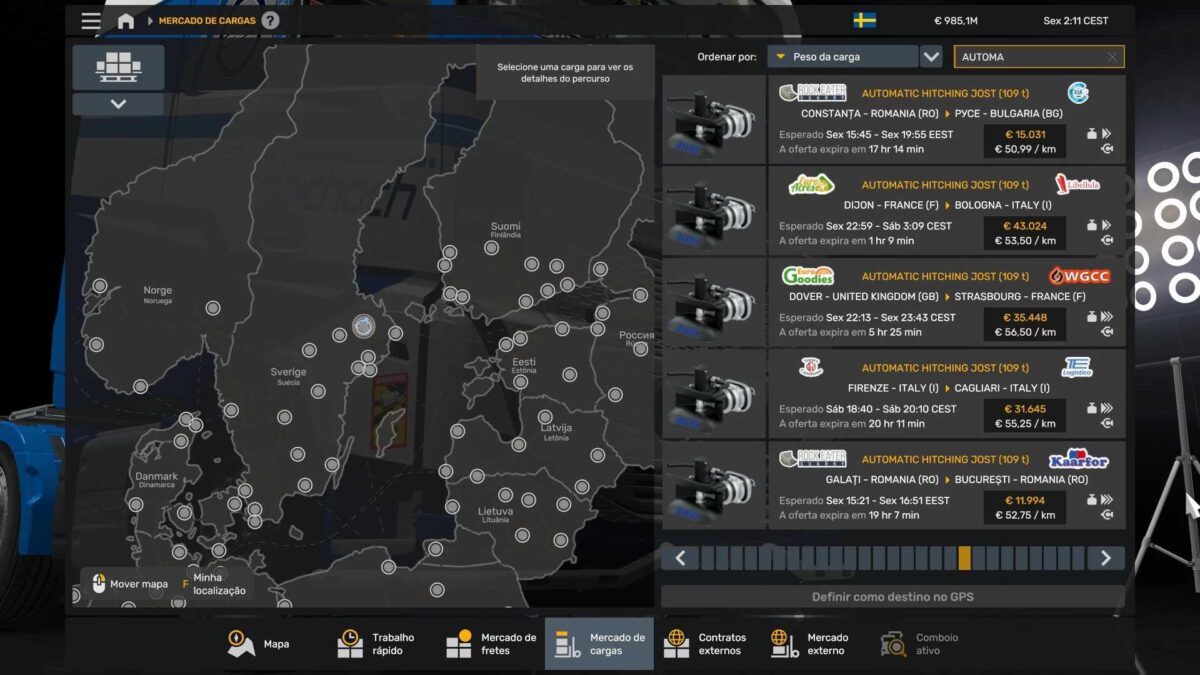Open the Peso da carga sort dropdown
This screenshot has width=1200, height=675.
(x=842, y=57)
